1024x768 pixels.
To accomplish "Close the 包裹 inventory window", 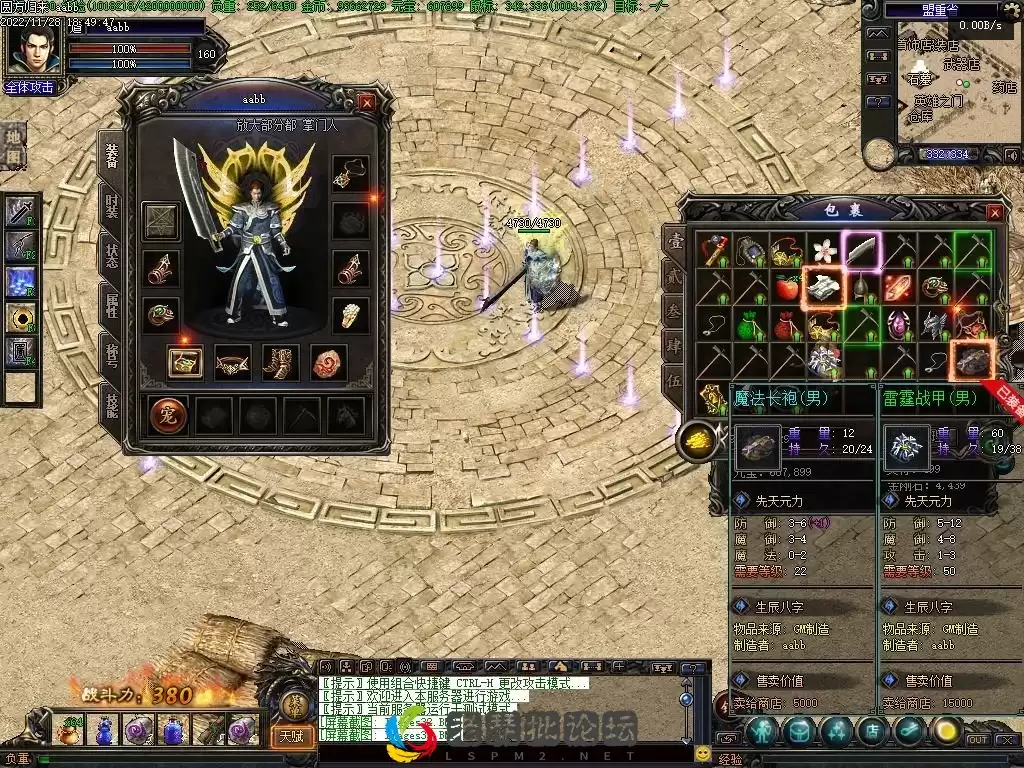I will coord(994,213).
